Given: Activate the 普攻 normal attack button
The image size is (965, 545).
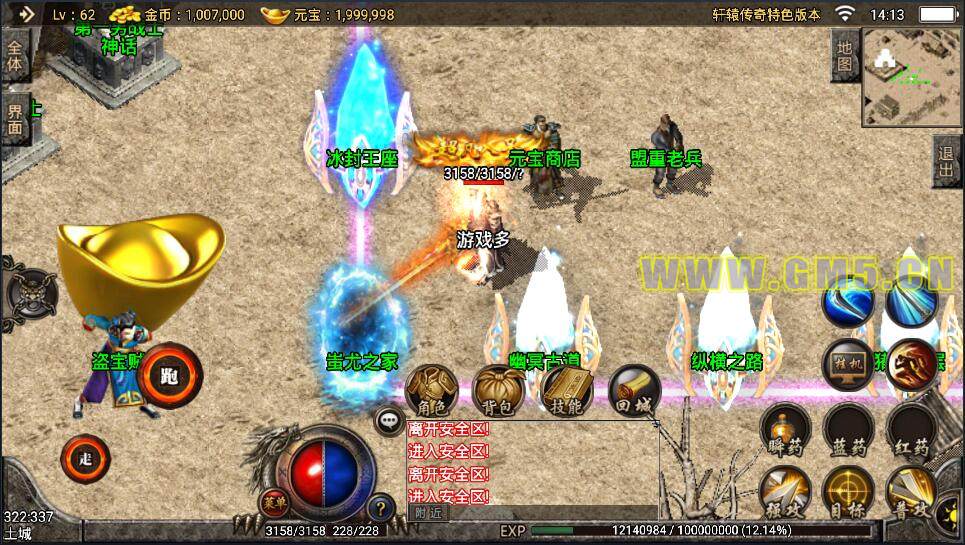Looking at the screenshot, I should pos(910,493).
